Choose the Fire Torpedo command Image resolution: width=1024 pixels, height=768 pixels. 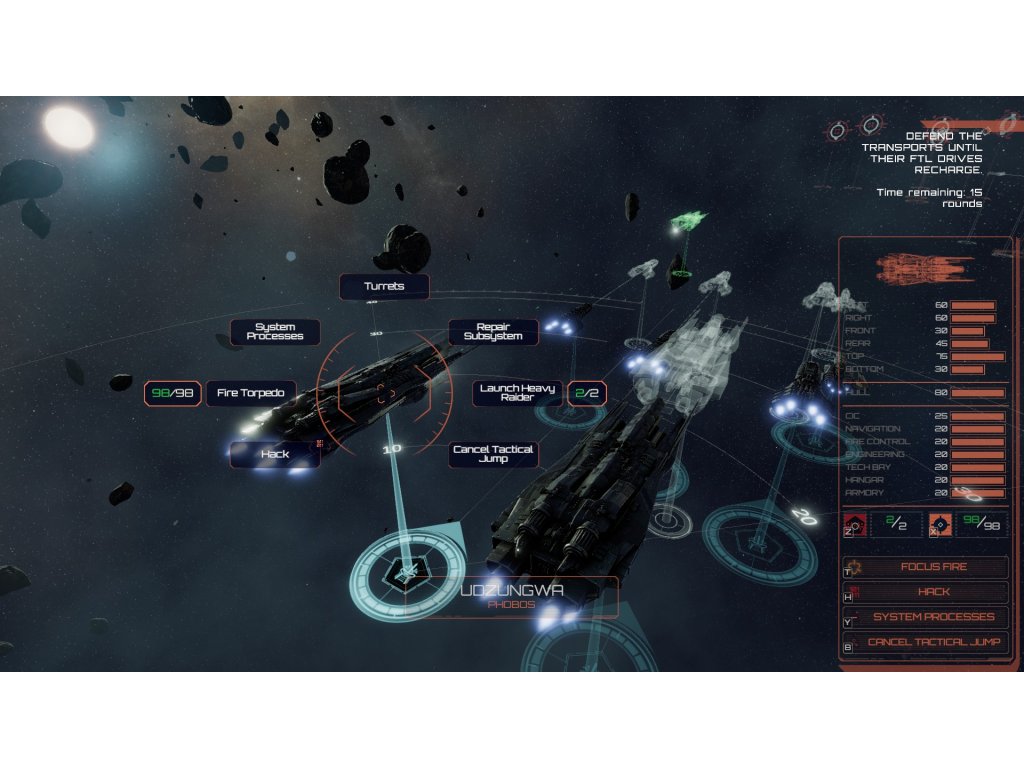pyautogui.click(x=251, y=393)
